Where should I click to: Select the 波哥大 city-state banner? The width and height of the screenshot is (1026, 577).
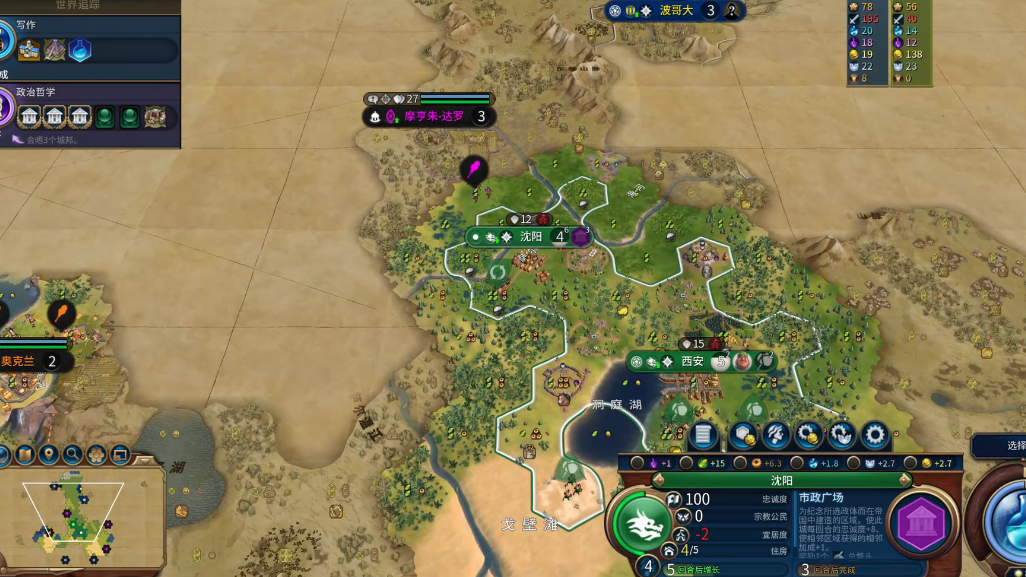[676, 11]
